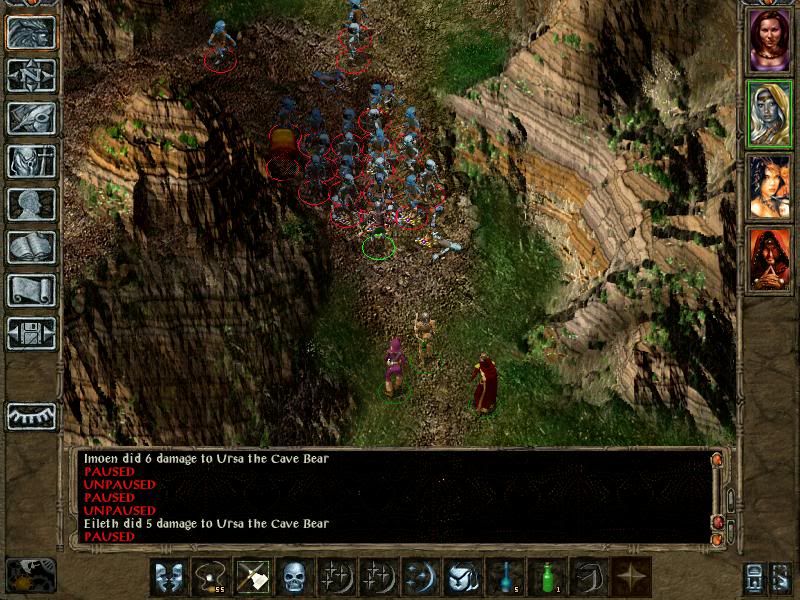Use the blue potion quick item

tap(504, 577)
